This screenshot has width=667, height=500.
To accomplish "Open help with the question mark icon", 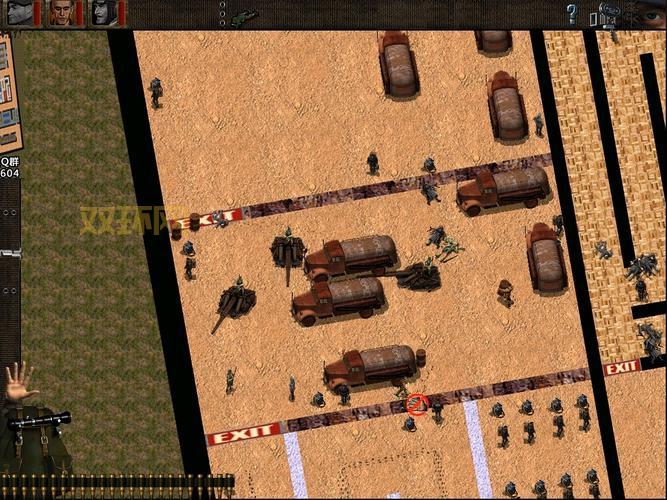I will (x=572, y=14).
